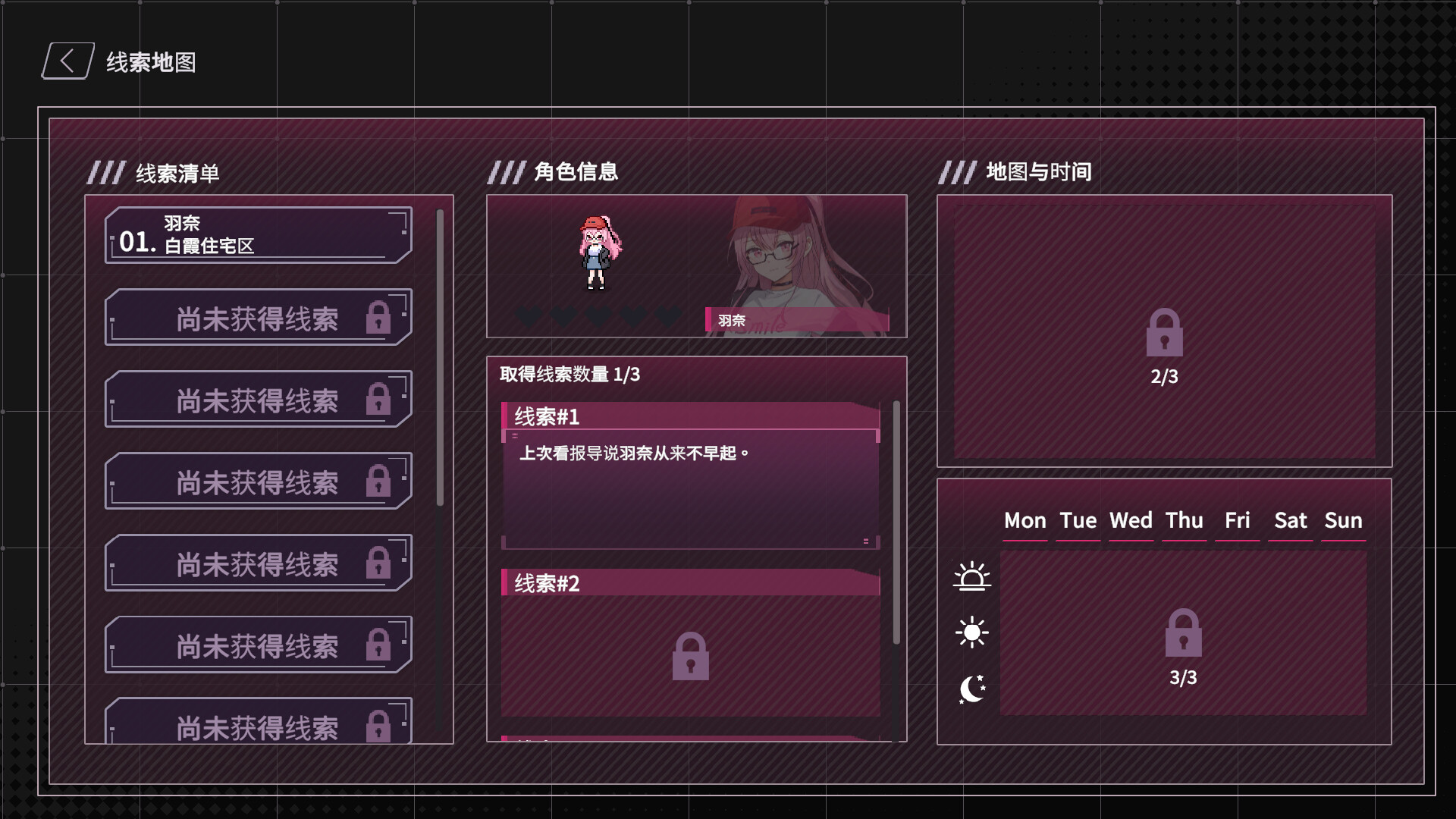Toggle the lock on the third 尚未获得线索 entry
Screen dimensions: 1456x819
pos(258,481)
